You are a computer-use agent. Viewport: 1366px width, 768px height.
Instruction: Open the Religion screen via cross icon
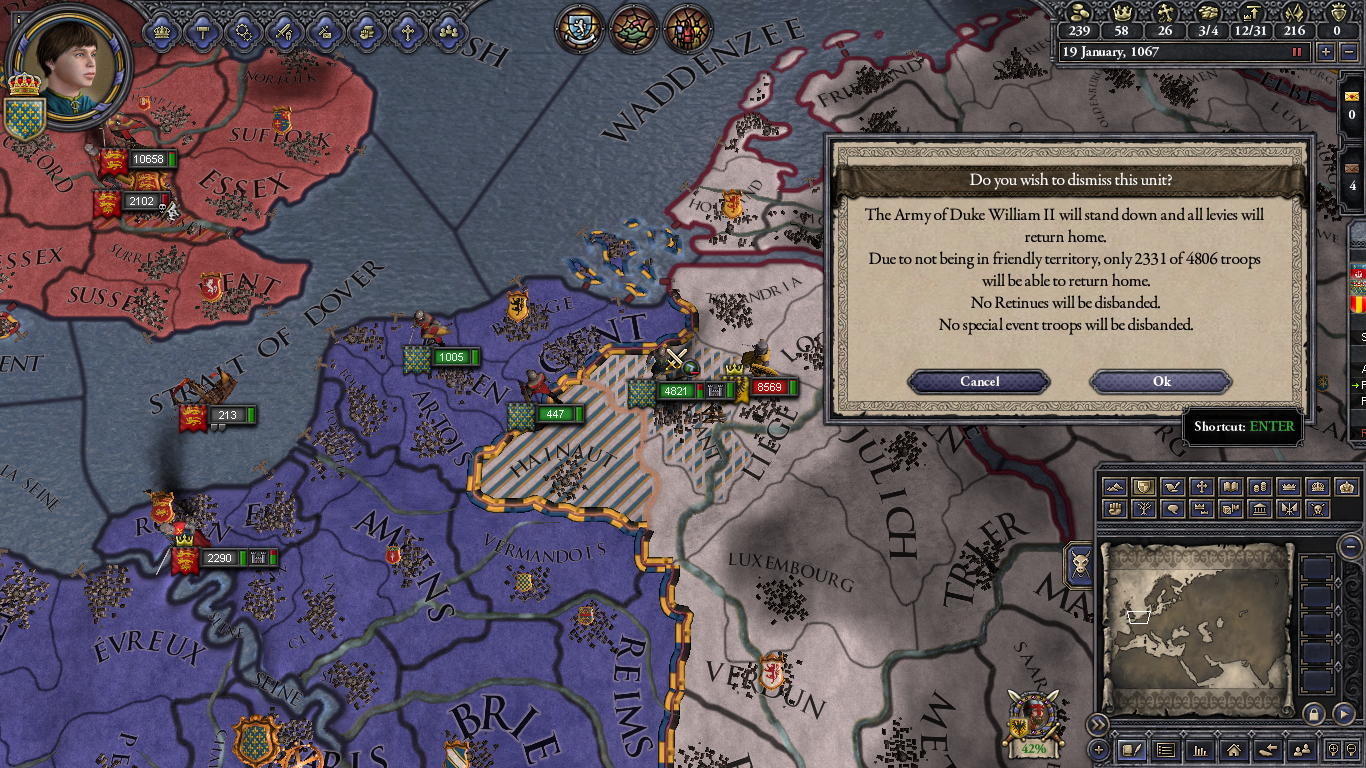pyautogui.click(x=408, y=30)
